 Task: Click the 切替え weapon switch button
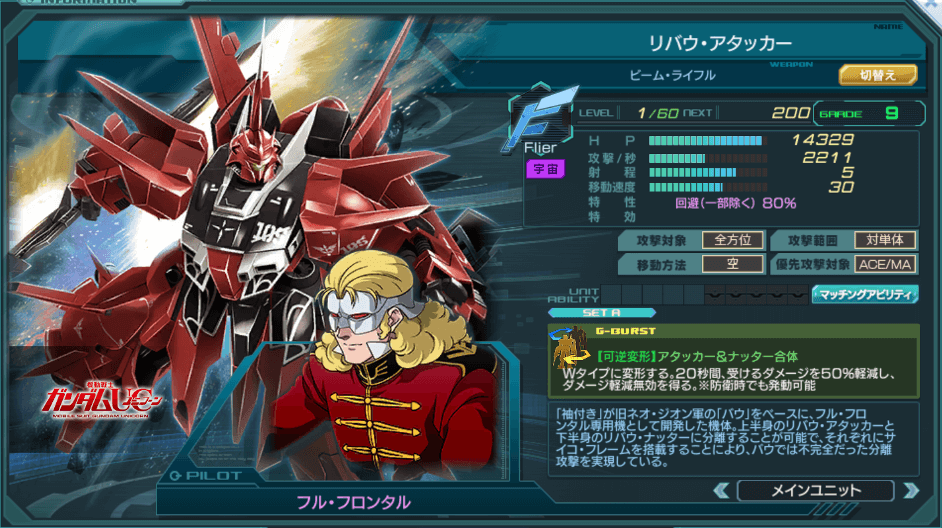(866, 74)
